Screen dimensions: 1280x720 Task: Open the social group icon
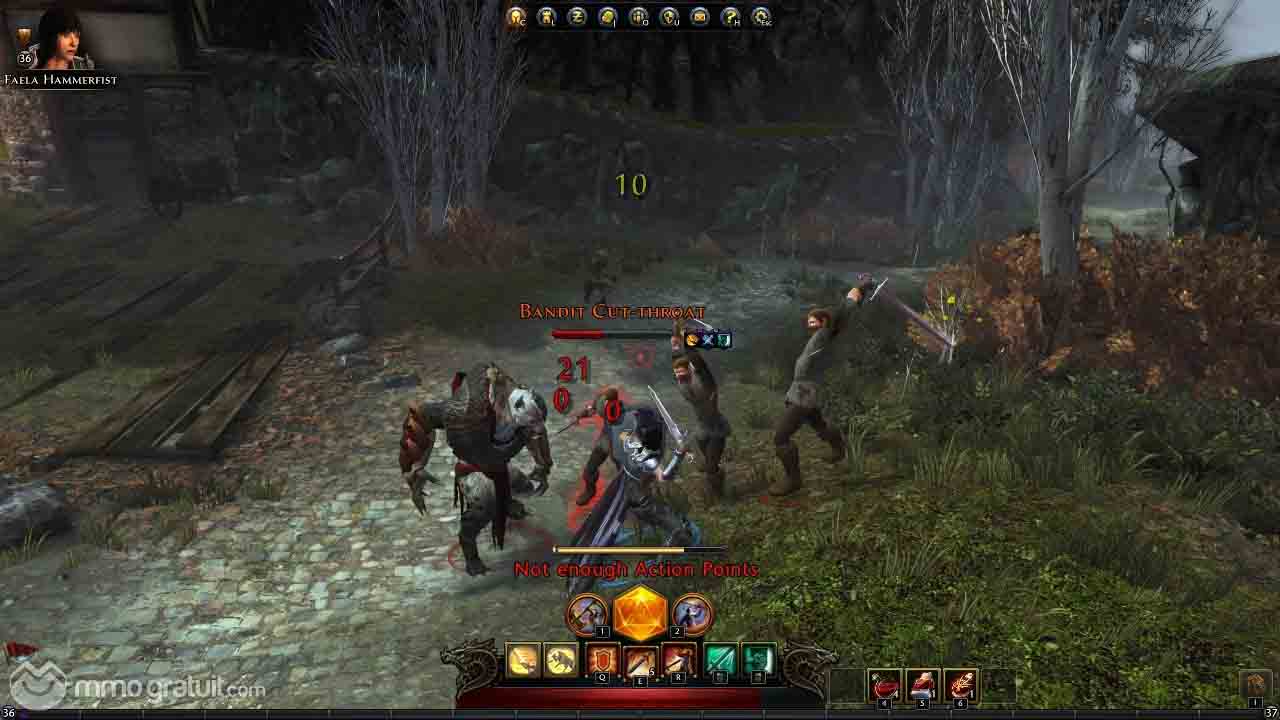click(638, 16)
